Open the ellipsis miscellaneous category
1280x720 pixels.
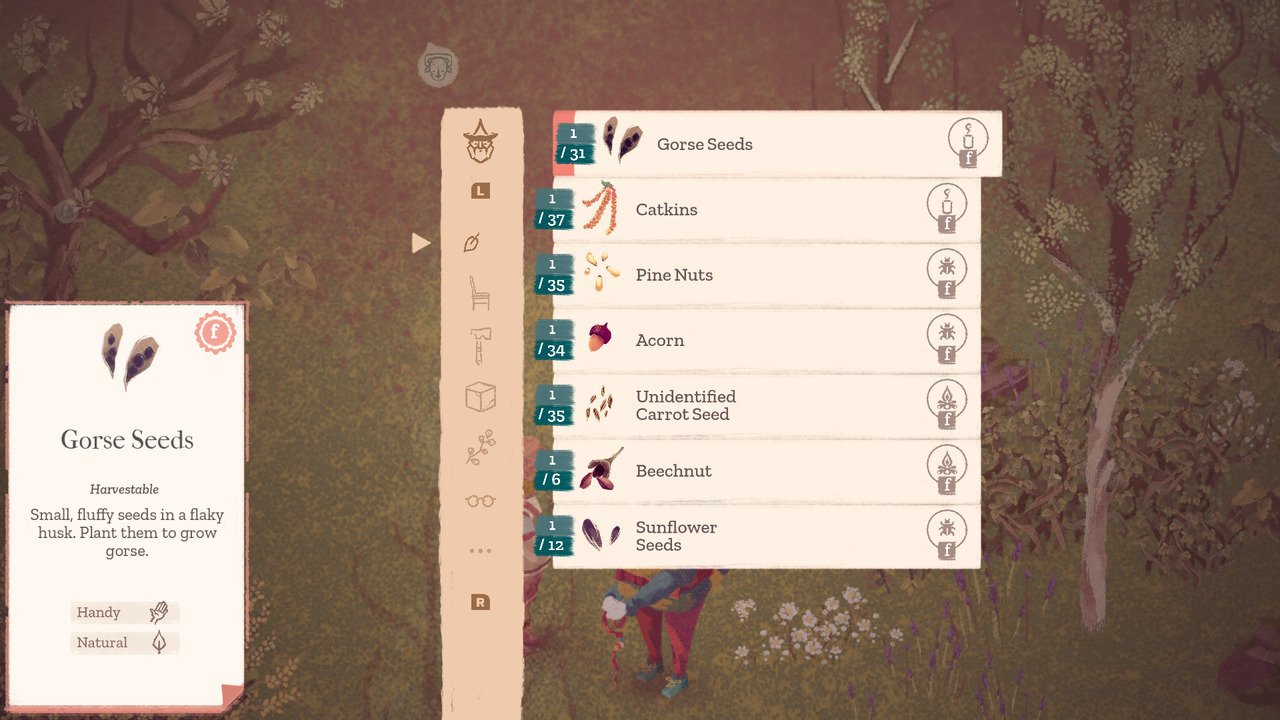click(x=480, y=550)
